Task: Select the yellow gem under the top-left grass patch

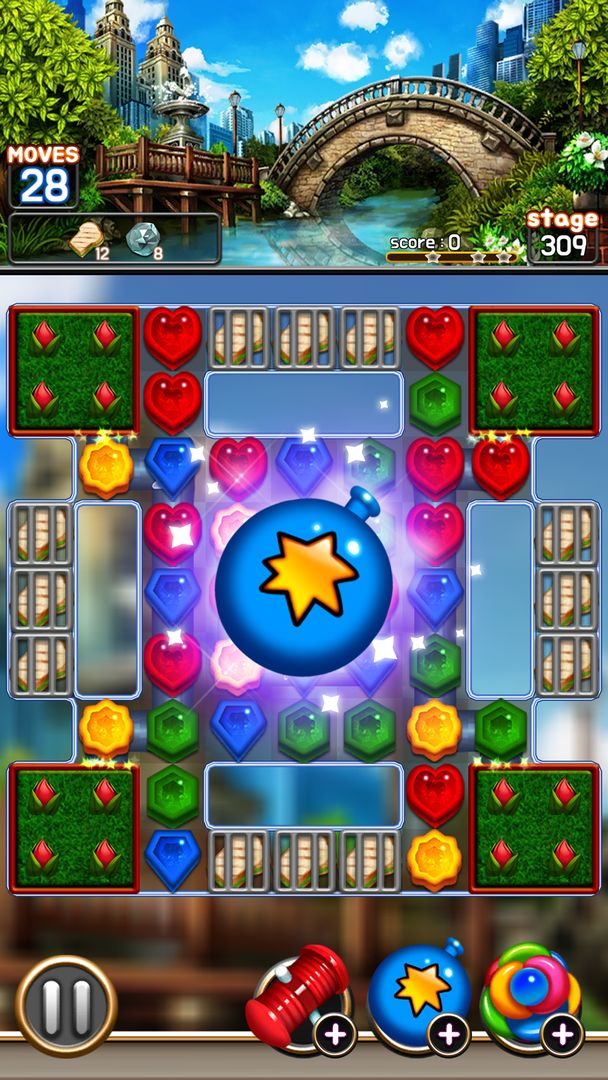Action: (106, 467)
